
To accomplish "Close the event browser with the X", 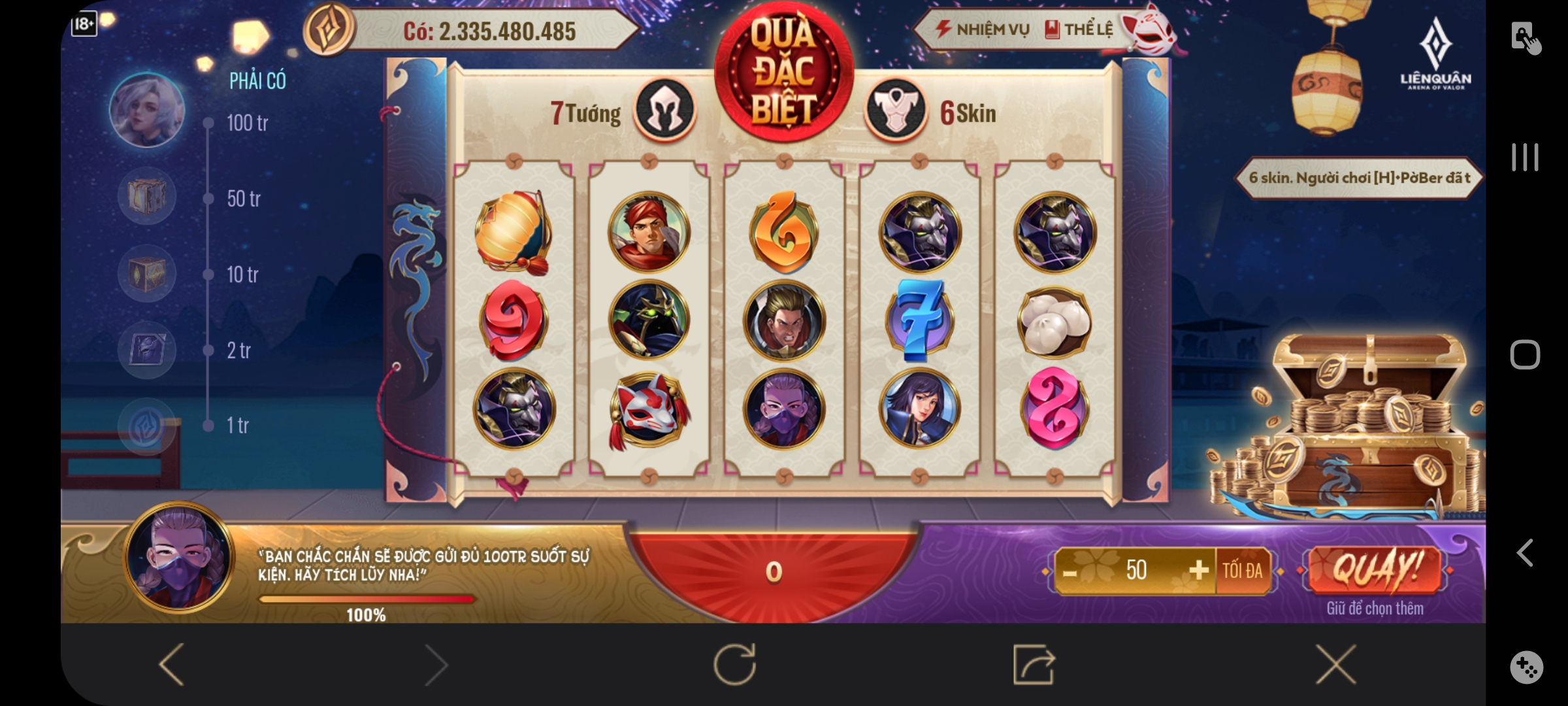I will 1335,664.
